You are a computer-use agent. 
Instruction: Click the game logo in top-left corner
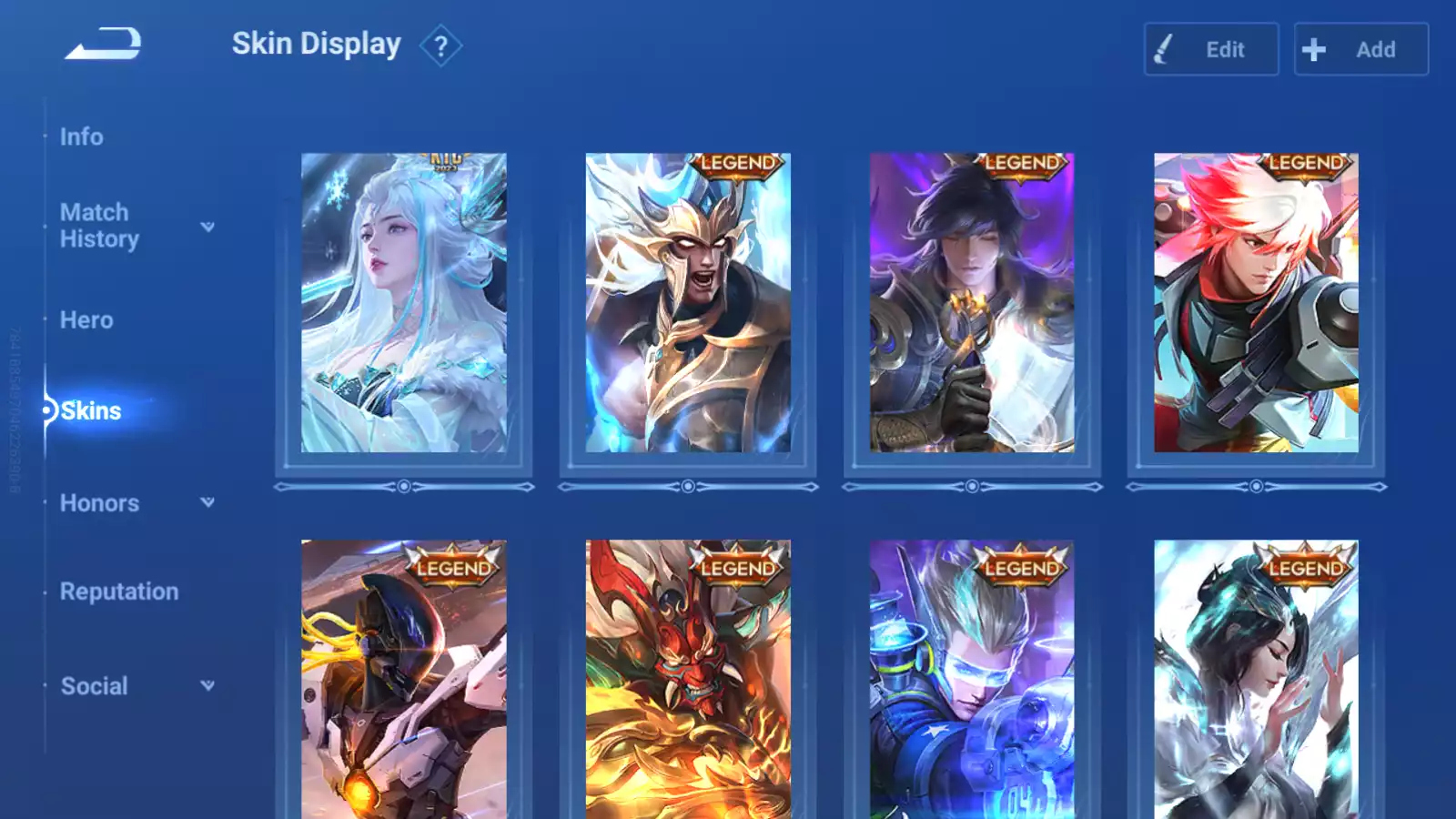pyautogui.click(x=103, y=42)
